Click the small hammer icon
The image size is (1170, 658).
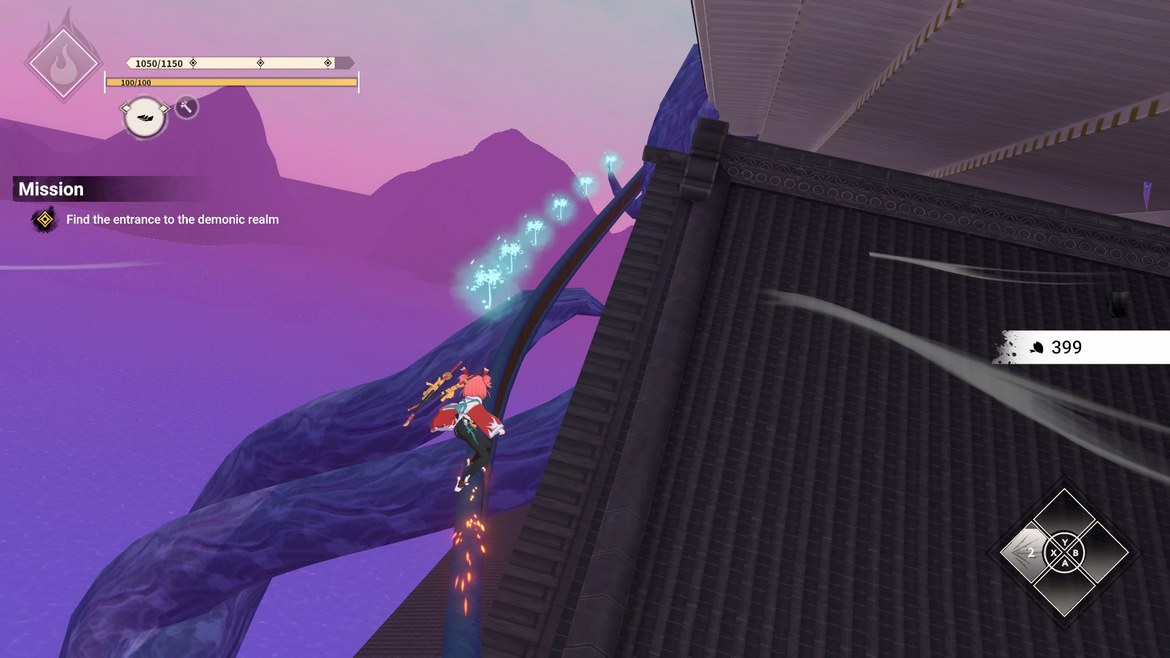[x=187, y=107]
